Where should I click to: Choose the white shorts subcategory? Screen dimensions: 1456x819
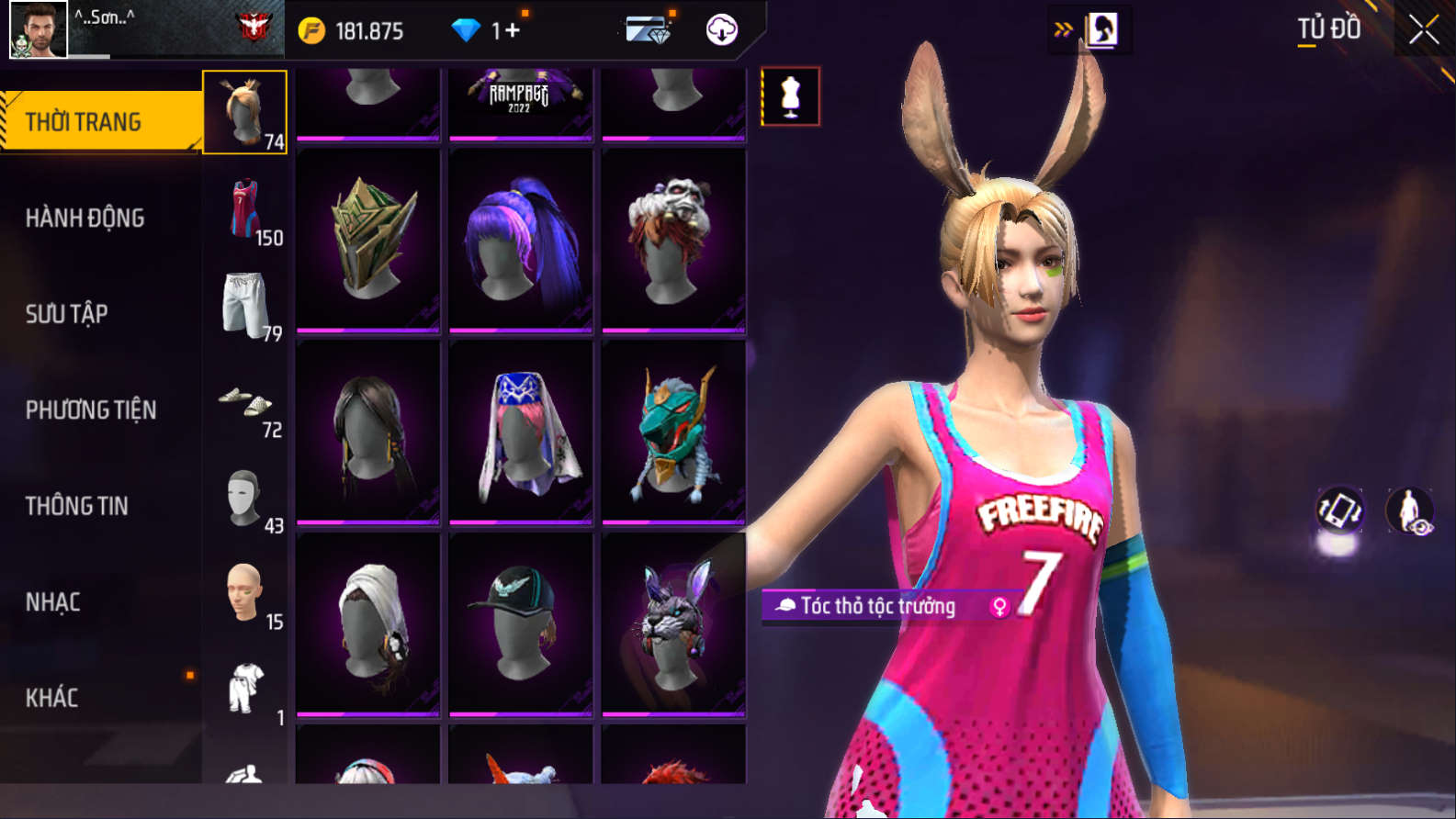coord(245,306)
